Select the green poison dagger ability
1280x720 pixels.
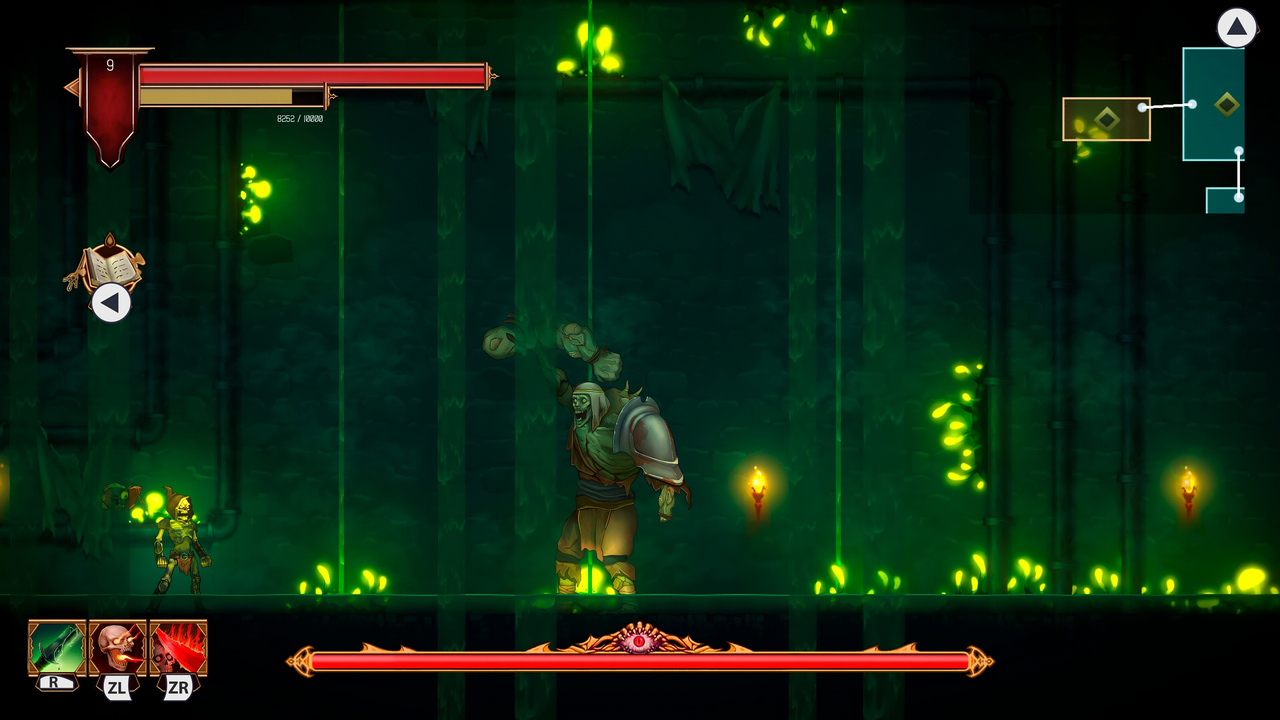click(x=58, y=650)
